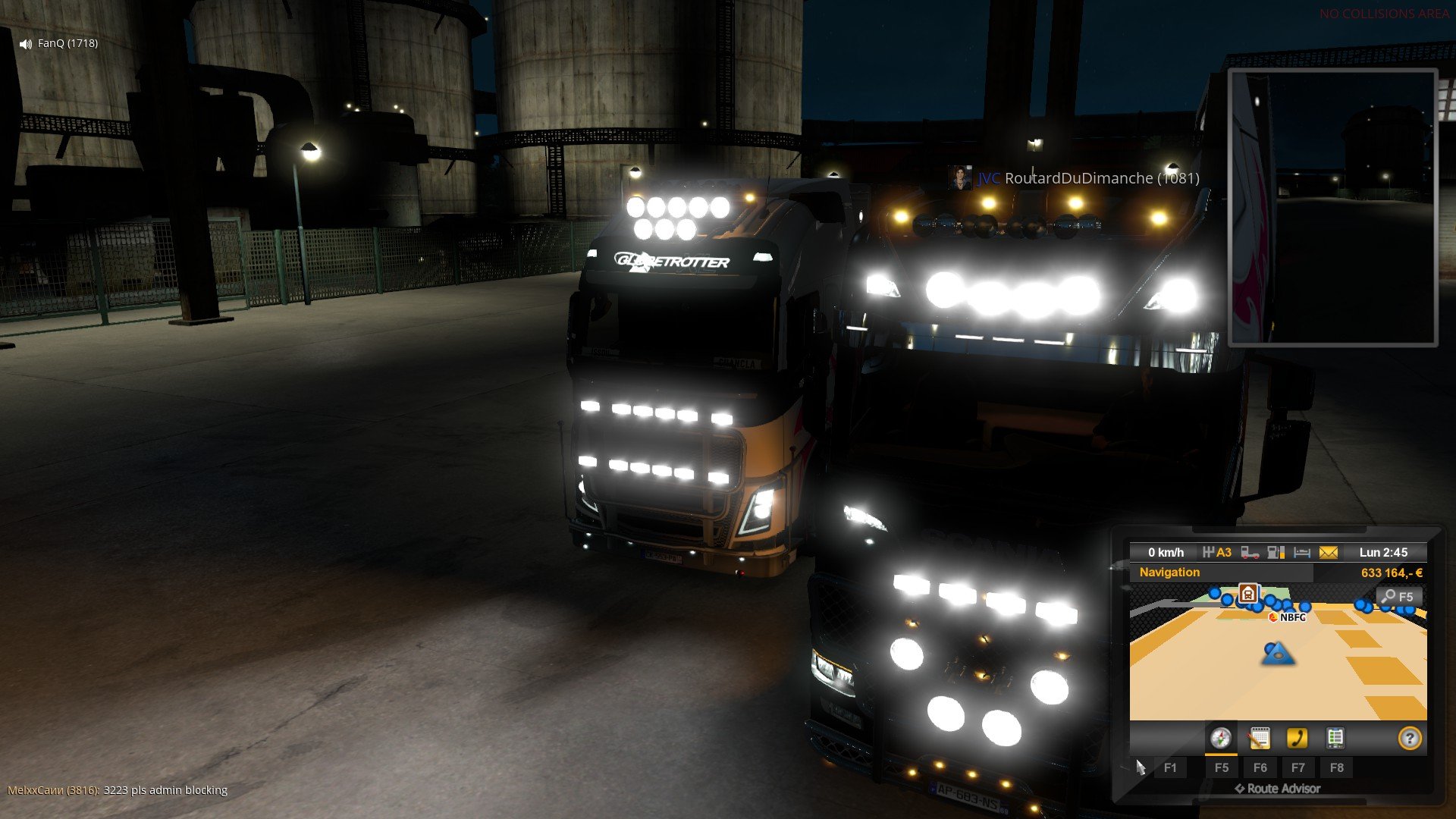This screenshot has width=1456, height=819.
Task: Click the FanQ voice chat speaker indicator
Action: click(26, 44)
